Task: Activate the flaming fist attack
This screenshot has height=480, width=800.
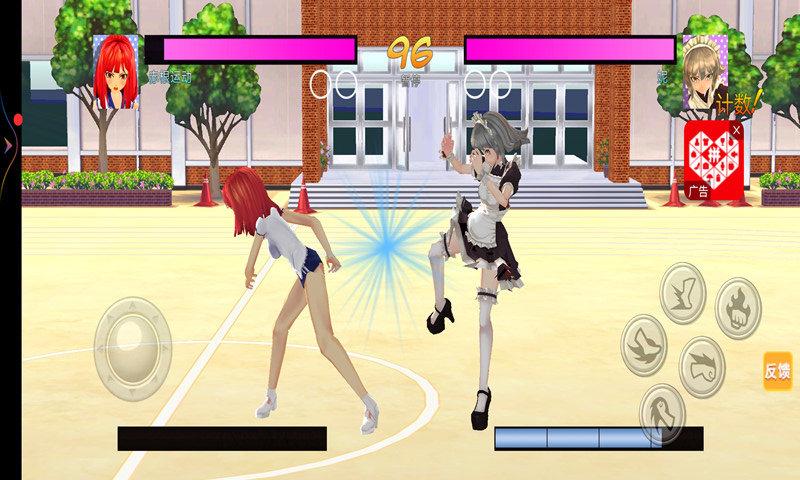Action: 738,308
